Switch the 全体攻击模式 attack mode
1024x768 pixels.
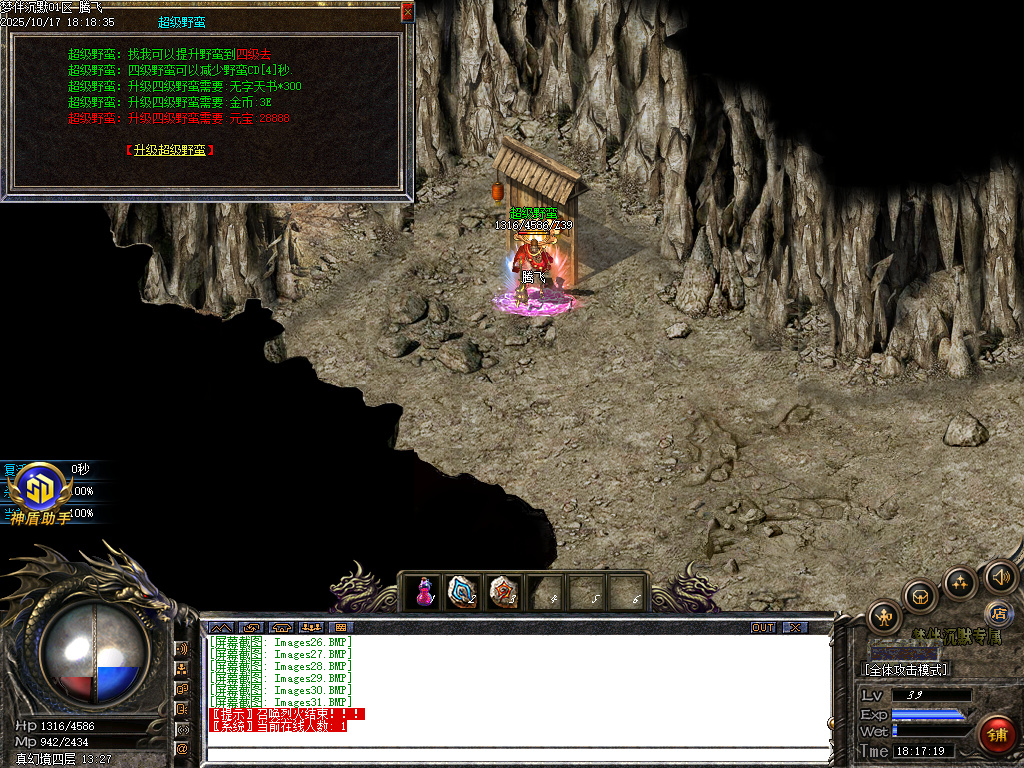click(x=906, y=669)
